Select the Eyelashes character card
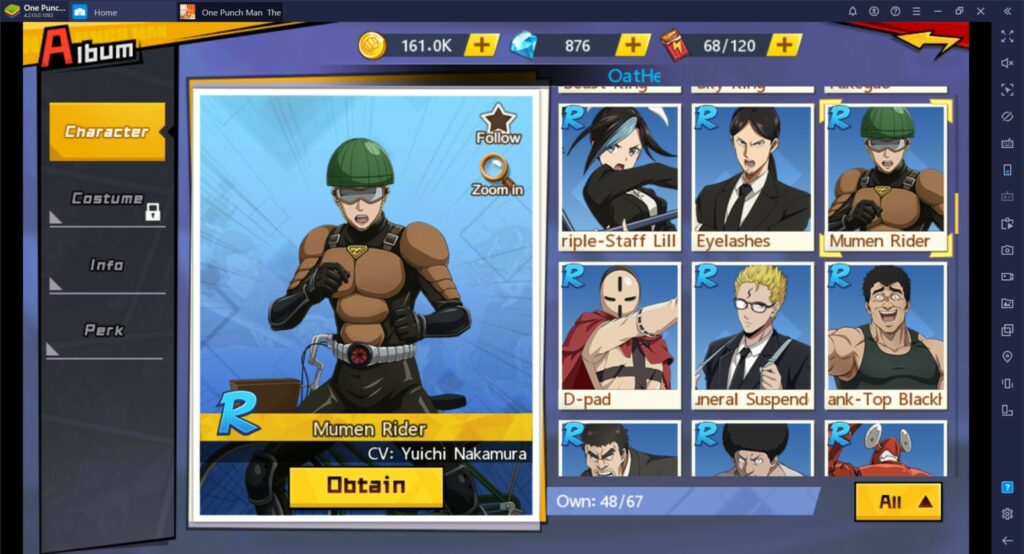The image size is (1024, 554). [x=752, y=176]
